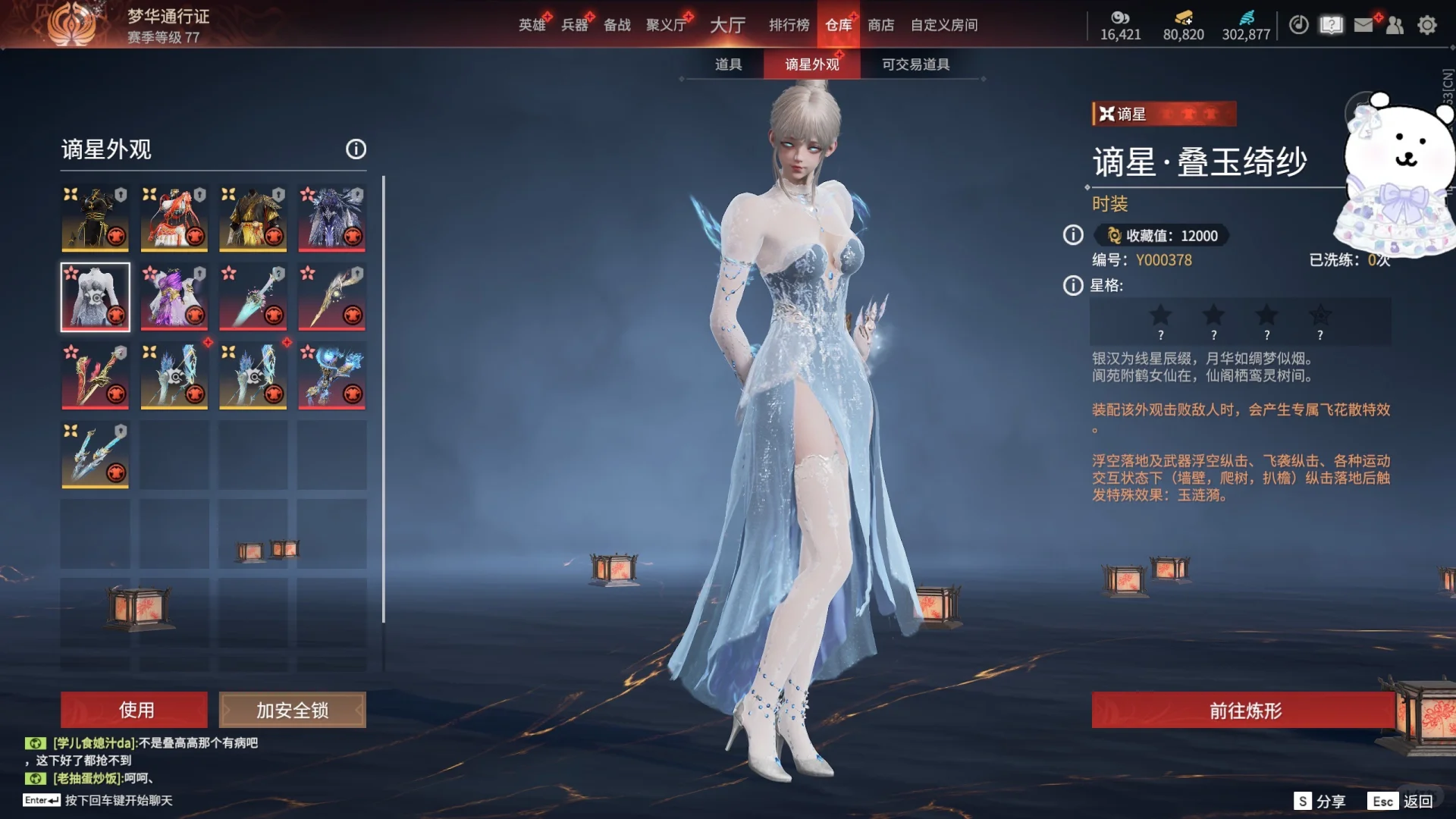The height and width of the screenshot is (819, 1456).
Task: Open the 商店 menu item
Action: 880,24
